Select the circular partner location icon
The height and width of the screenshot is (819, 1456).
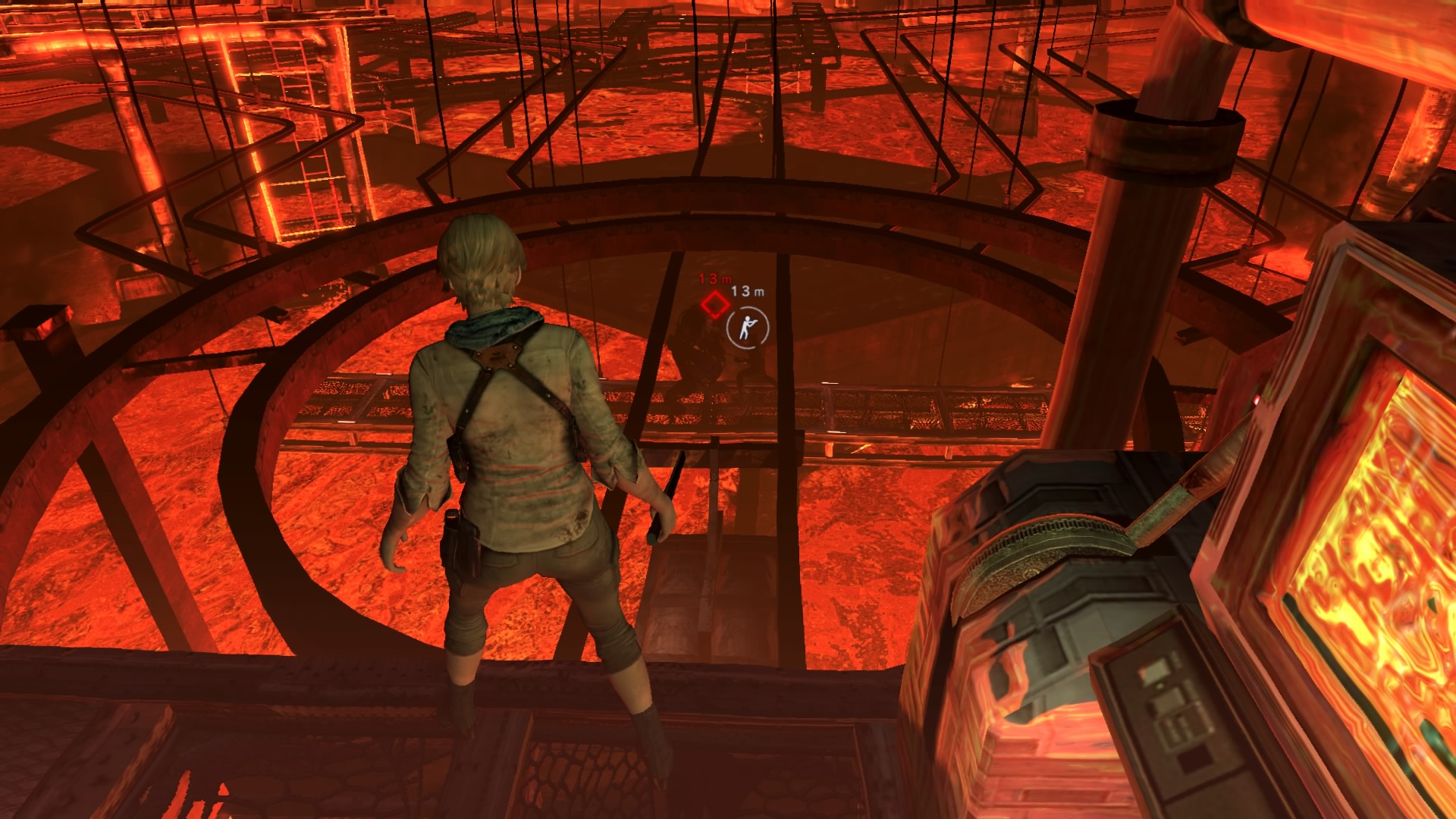747,328
